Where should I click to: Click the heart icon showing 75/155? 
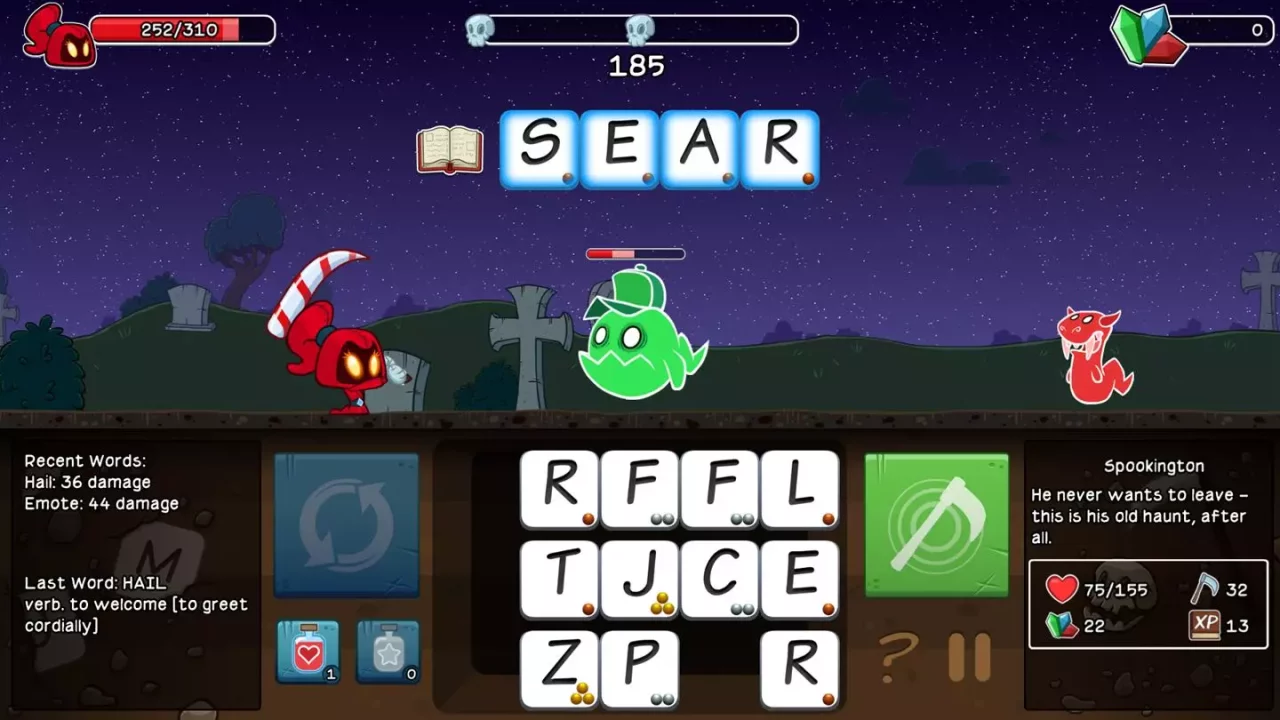(1062, 588)
